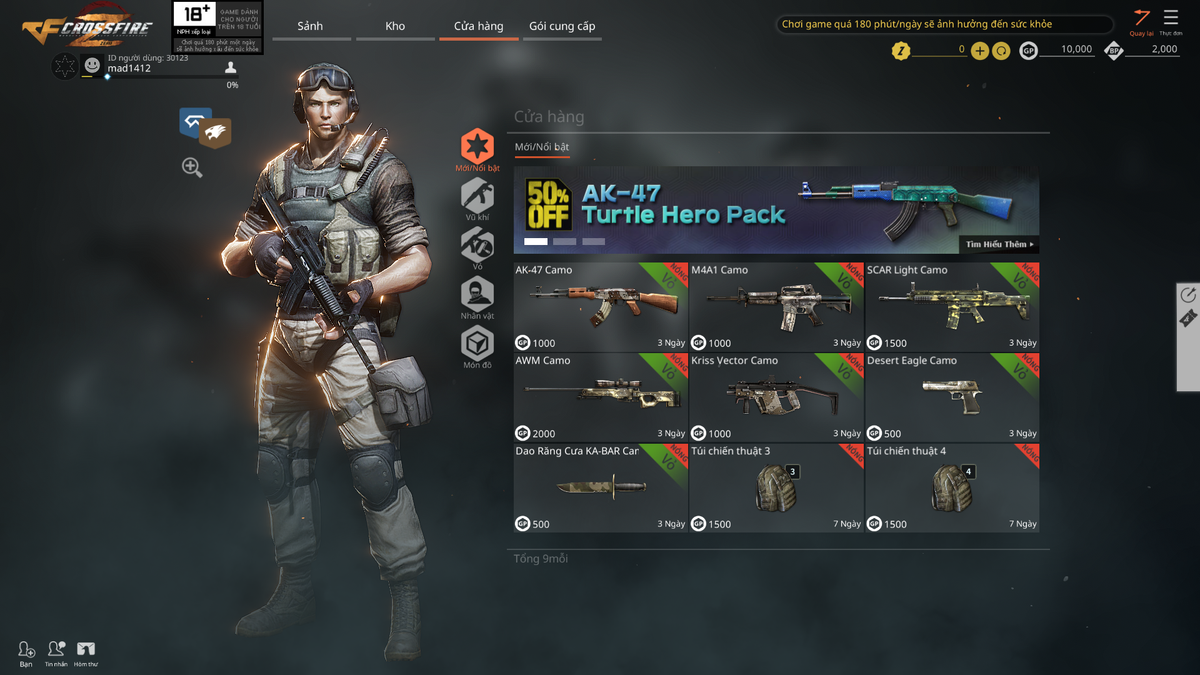The height and width of the screenshot is (675, 1200).
Task: Go to the Gói cung cấp tab
Action: coord(562,26)
